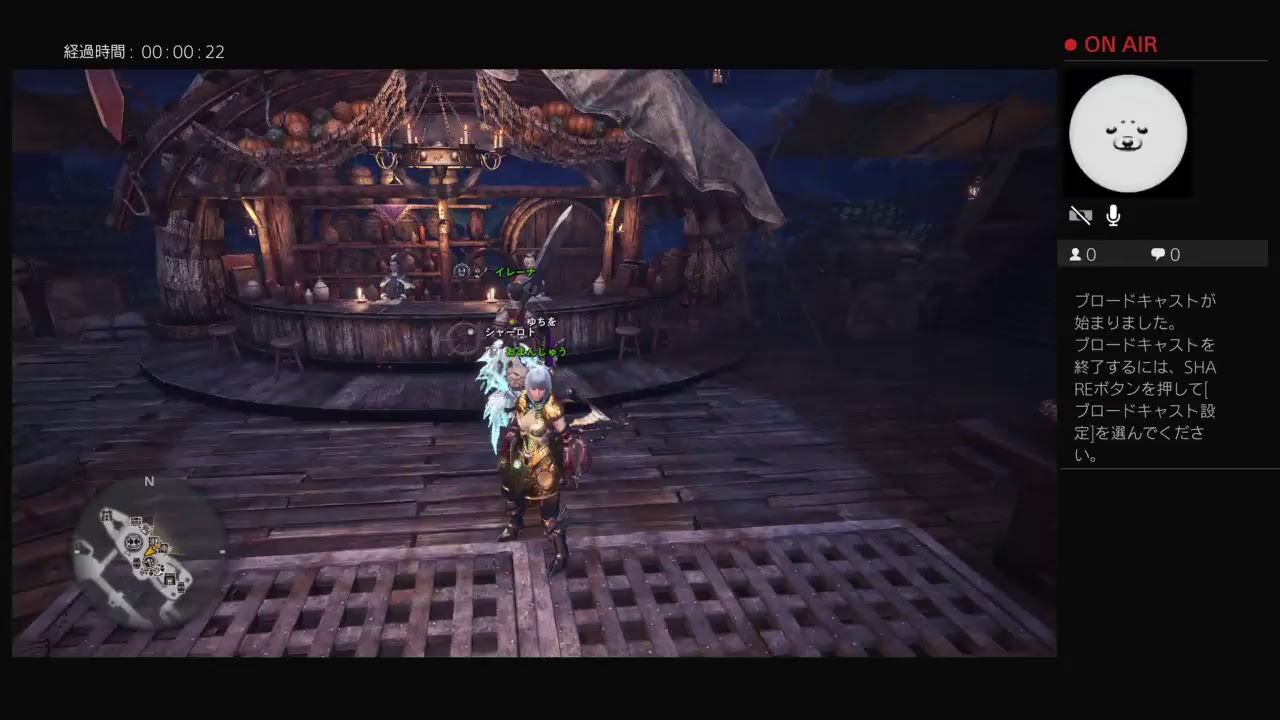1280x720 pixels.
Task: Select the microphone icon in the broadcast panel
Action: click(1112, 215)
